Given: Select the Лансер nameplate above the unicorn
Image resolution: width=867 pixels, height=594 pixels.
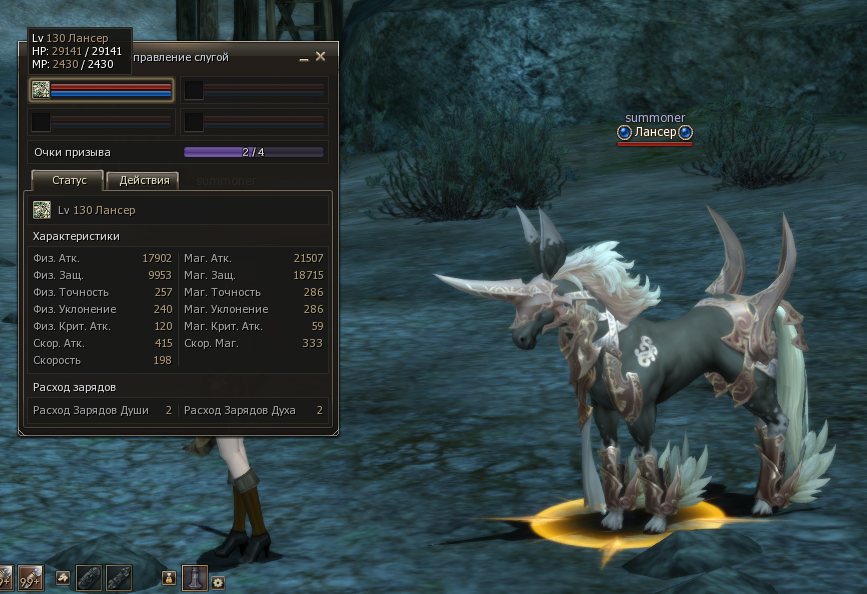Looking at the screenshot, I should click(x=655, y=132).
